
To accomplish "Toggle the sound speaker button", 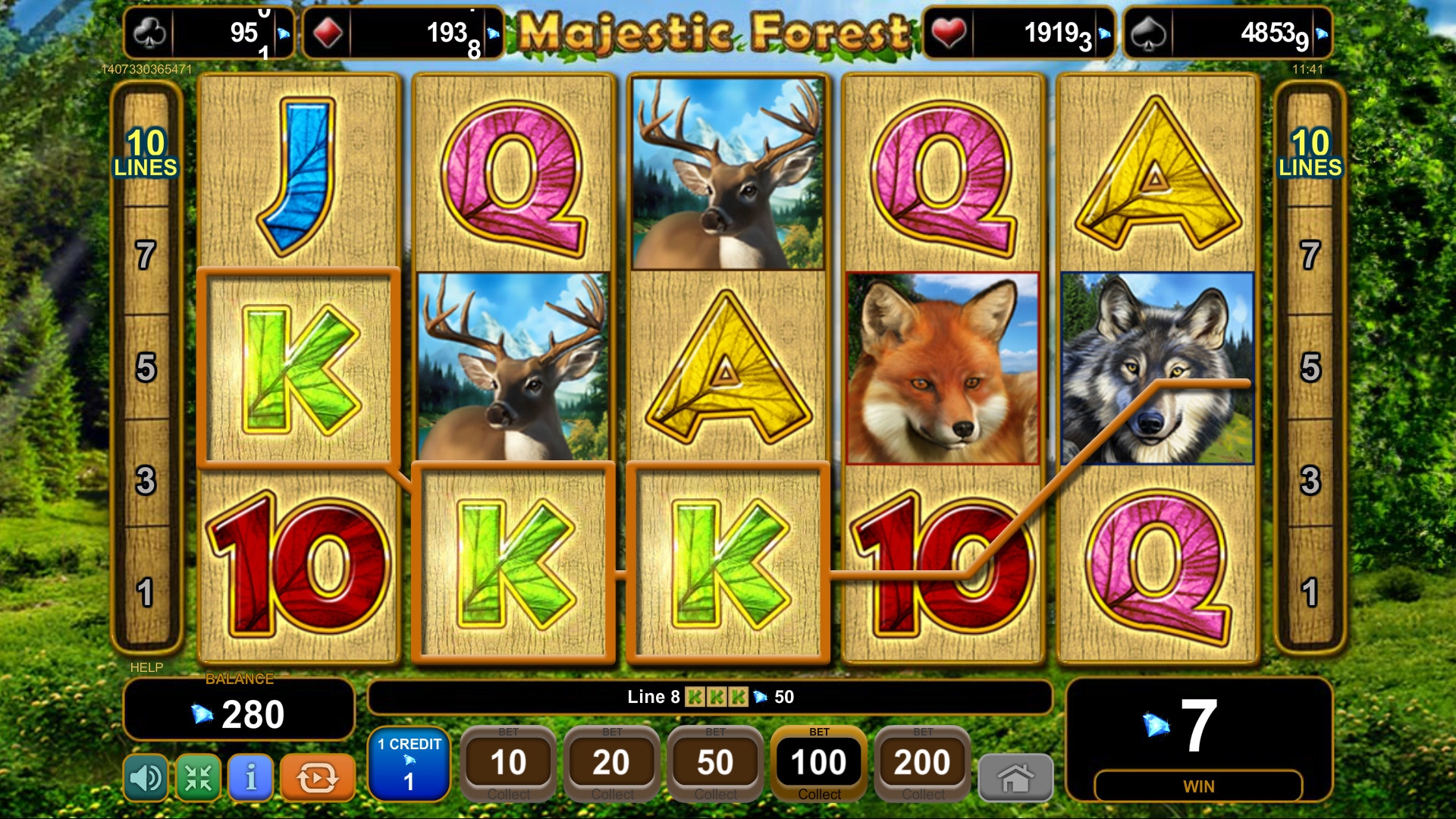I will pyautogui.click(x=146, y=777).
